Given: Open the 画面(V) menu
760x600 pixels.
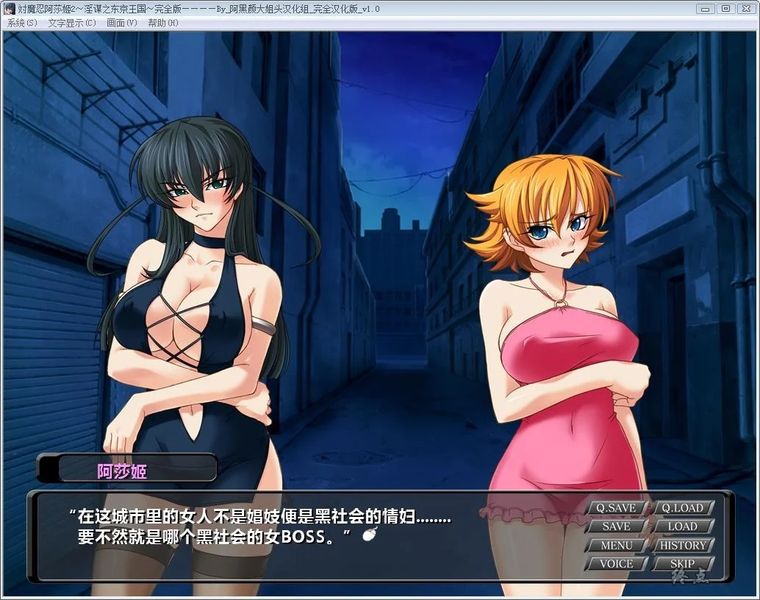Looking at the screenshot, I should pyautogui.click(x=122, y=23).
